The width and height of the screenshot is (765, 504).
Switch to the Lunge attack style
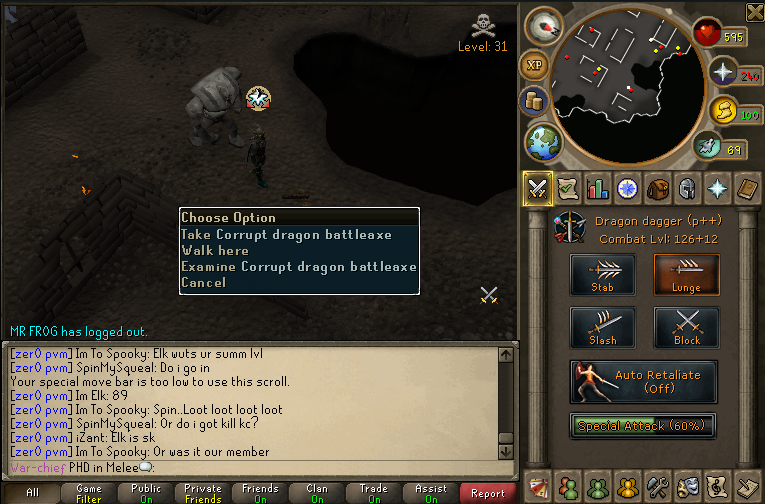[x=686, y=274]
